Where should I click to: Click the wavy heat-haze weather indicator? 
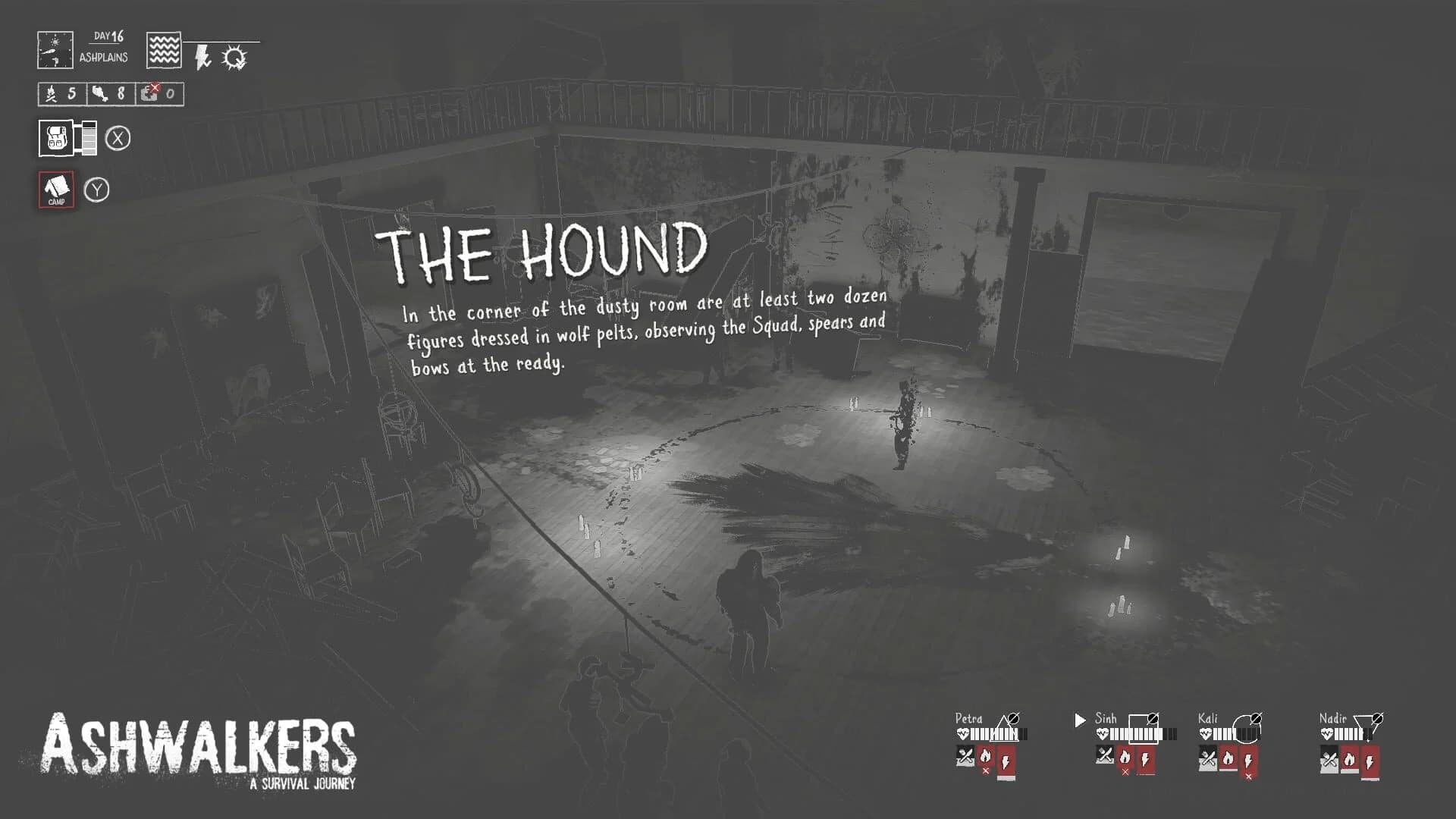(164, 49)
